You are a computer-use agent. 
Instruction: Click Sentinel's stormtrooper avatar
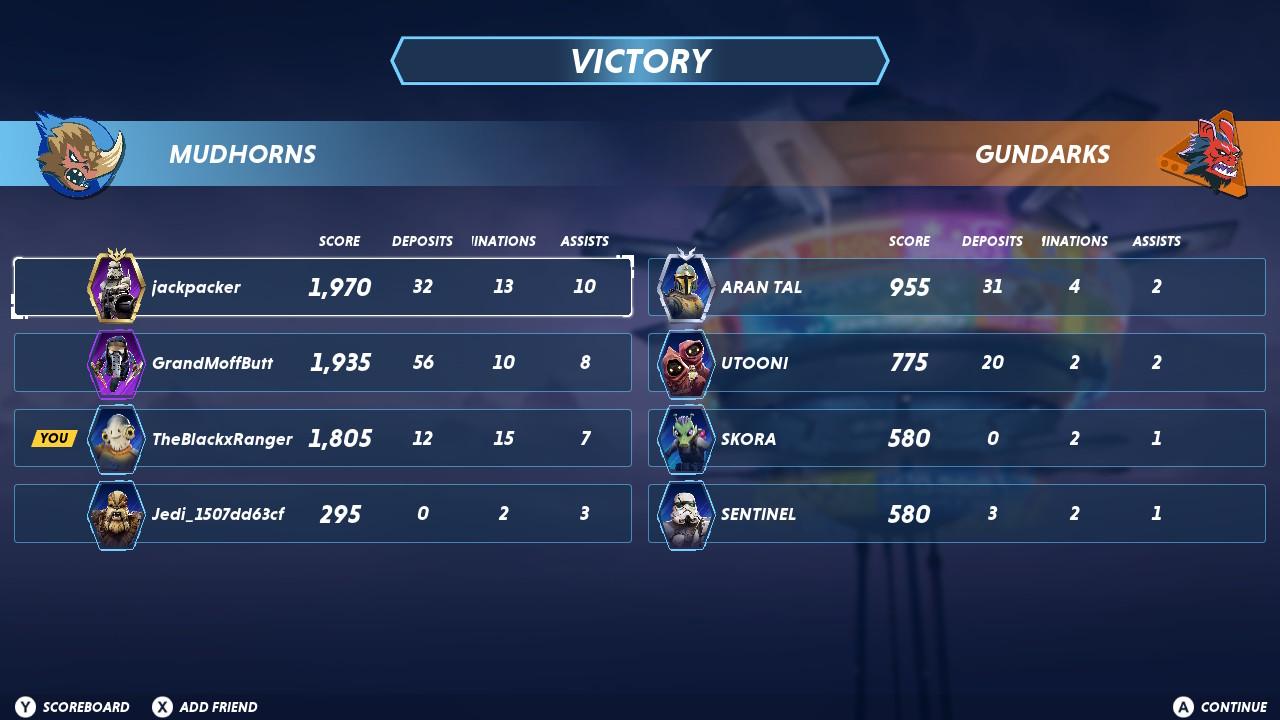pos(685,513)
